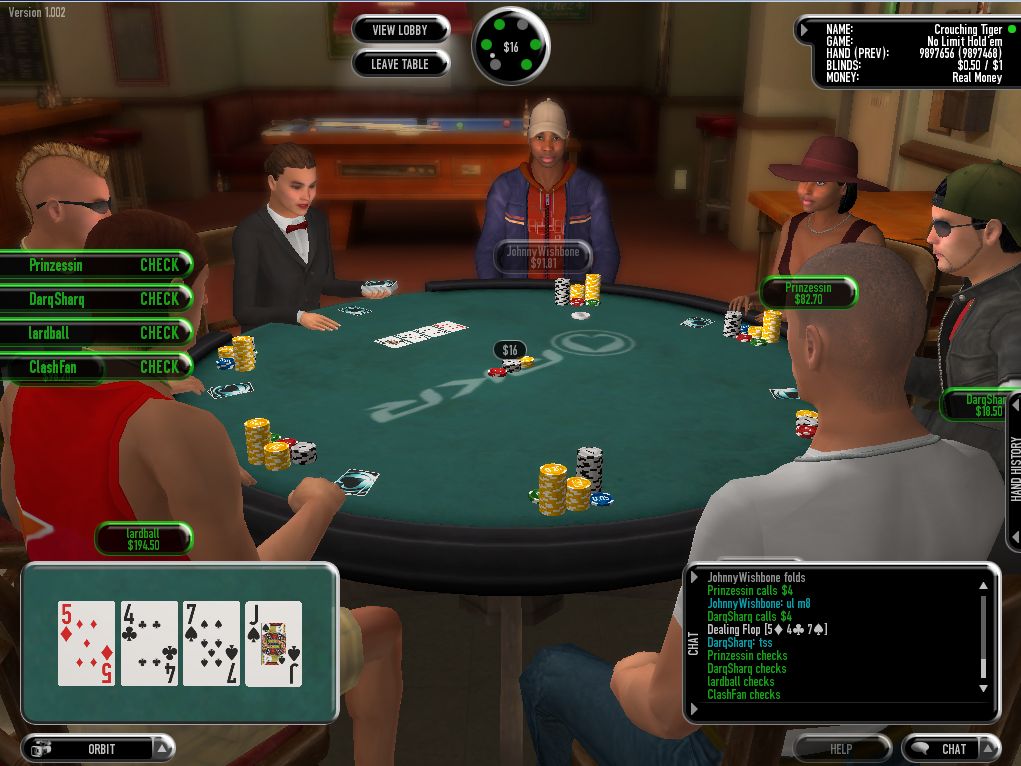
Task: Expand the Orbit camera options arrow
Action: pos(163,748)
